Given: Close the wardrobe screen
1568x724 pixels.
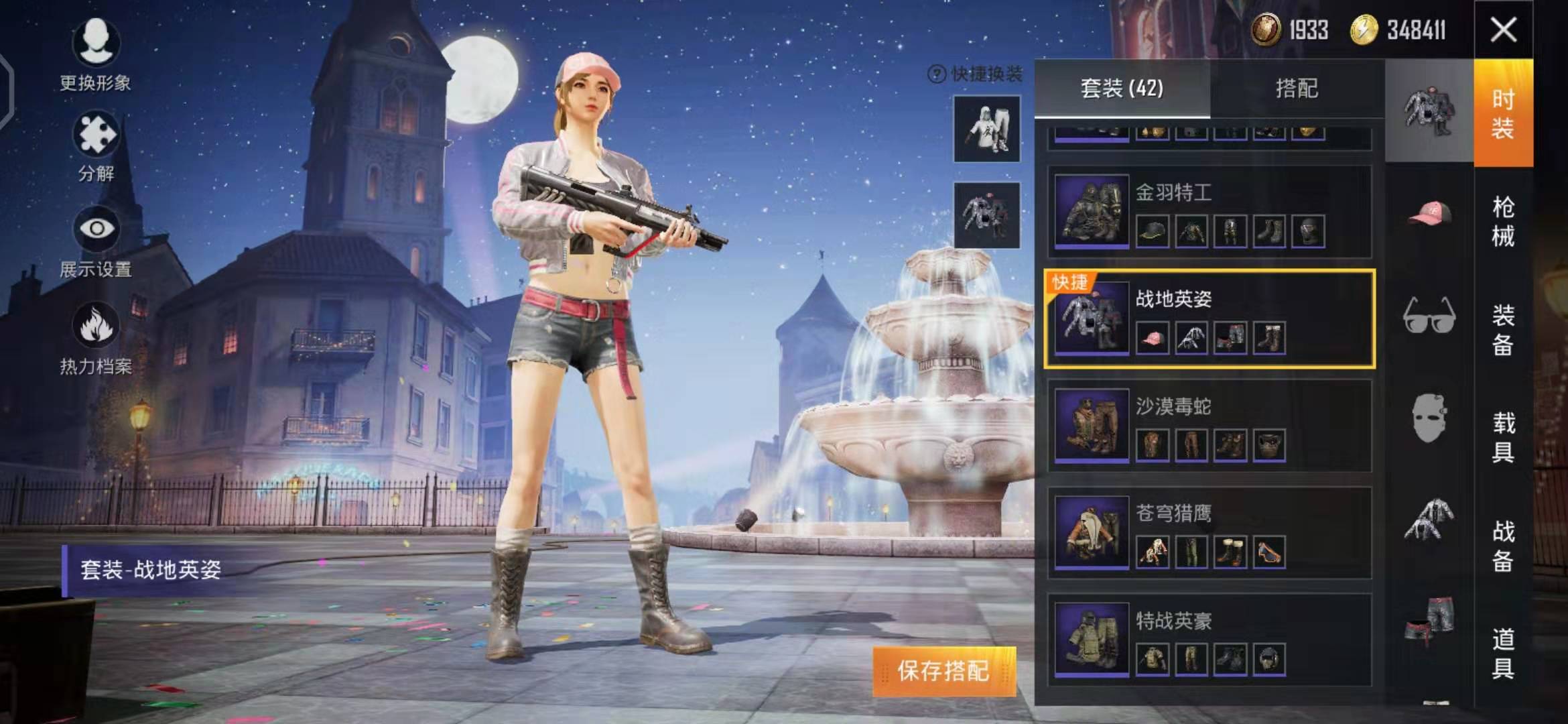Looking at the screenshot, I should click(1503, 30).
